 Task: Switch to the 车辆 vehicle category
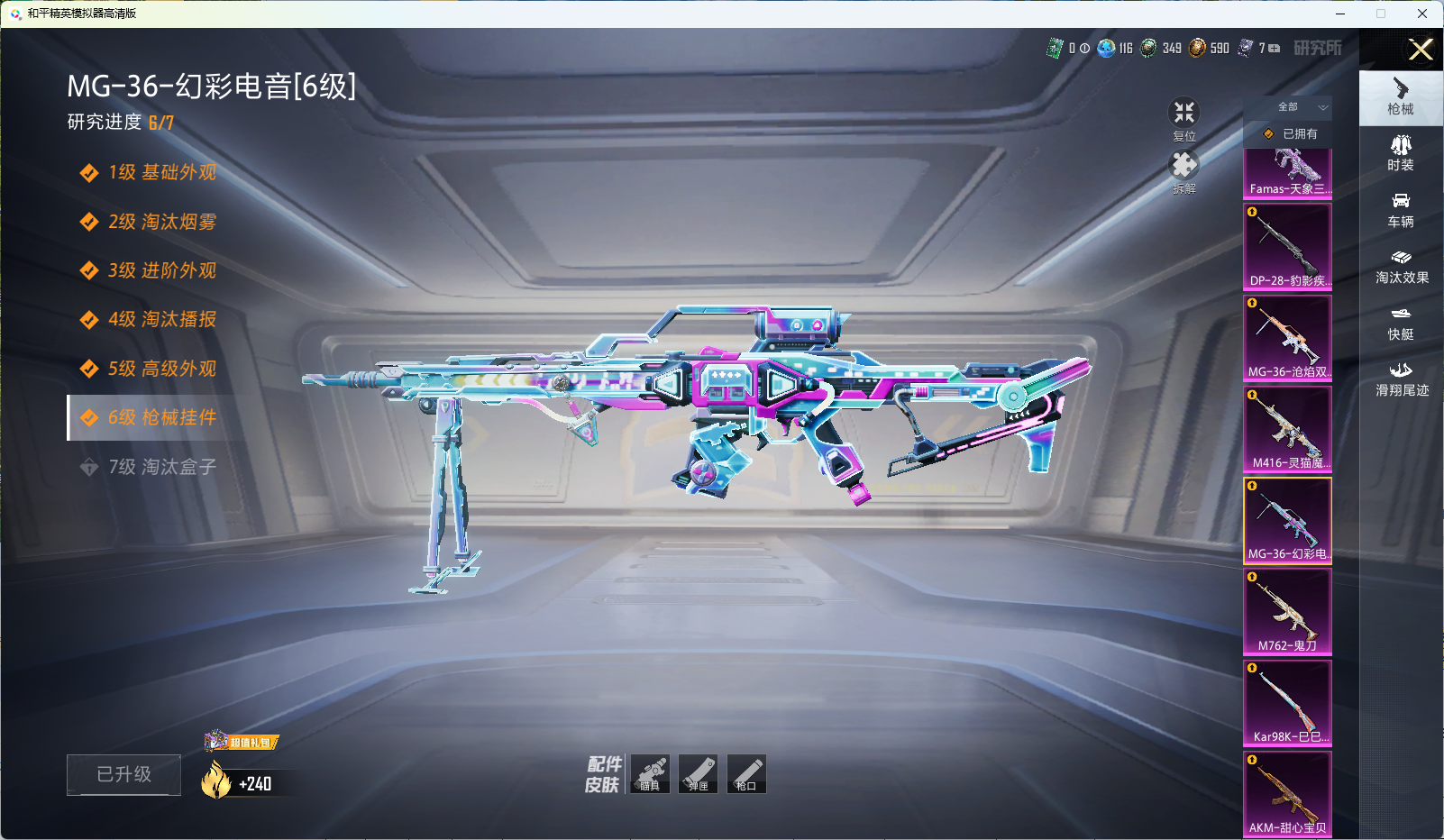1401,210
